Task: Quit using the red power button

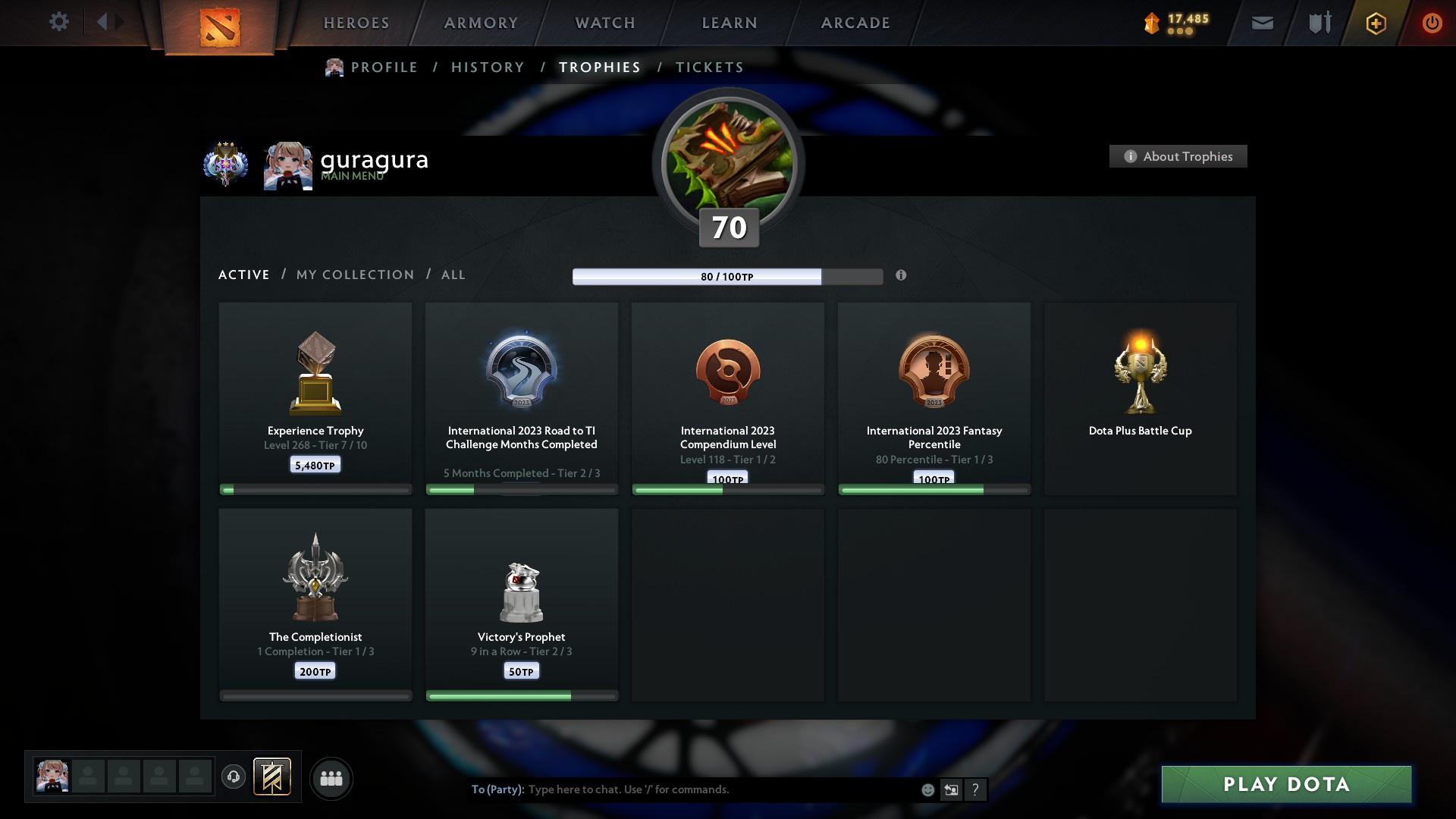Action: point(1432,23)
